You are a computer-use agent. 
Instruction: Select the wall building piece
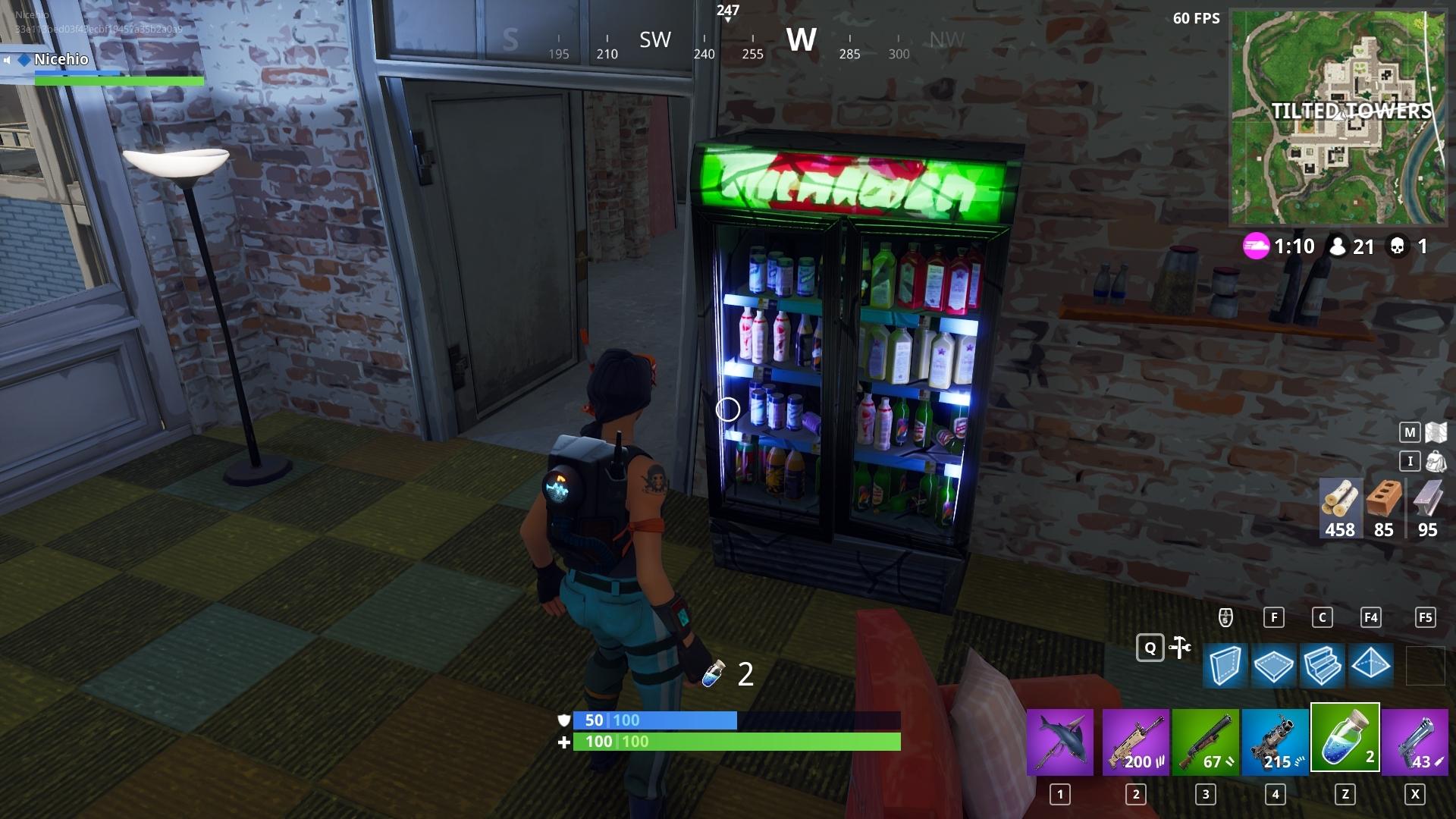coord(1225,666)
